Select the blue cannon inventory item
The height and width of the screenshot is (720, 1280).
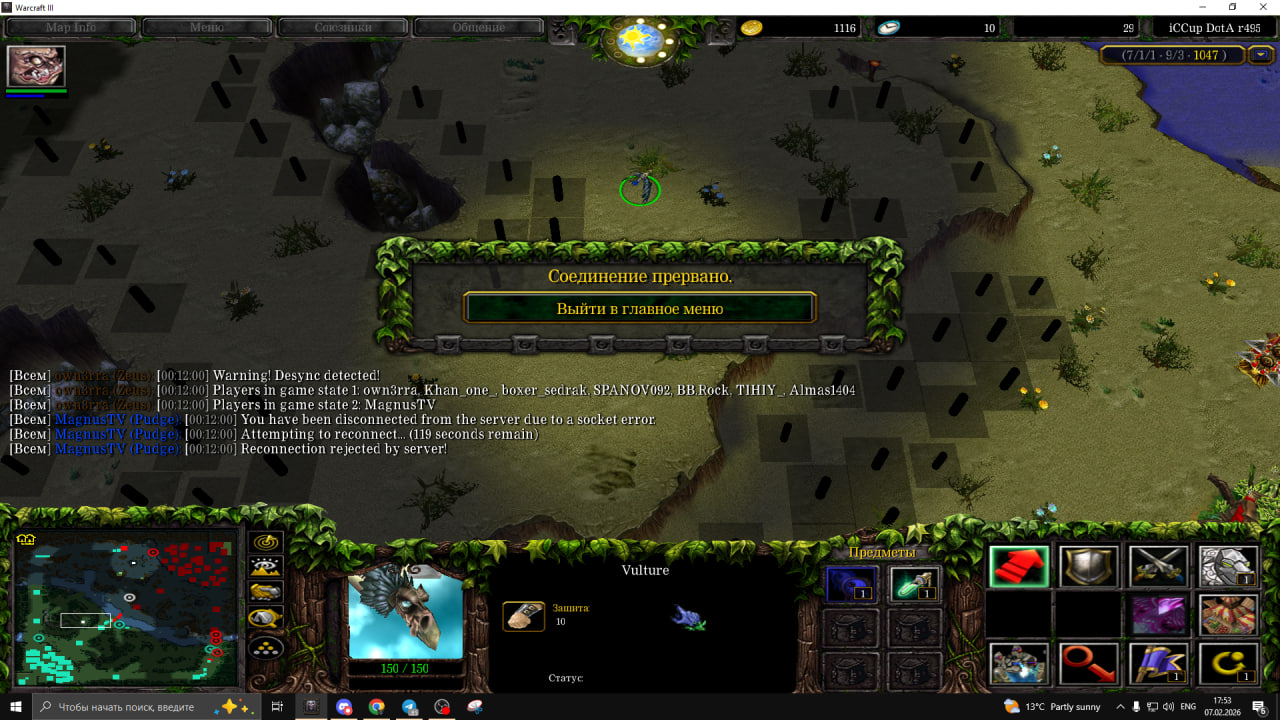click(x=851, y=584)
